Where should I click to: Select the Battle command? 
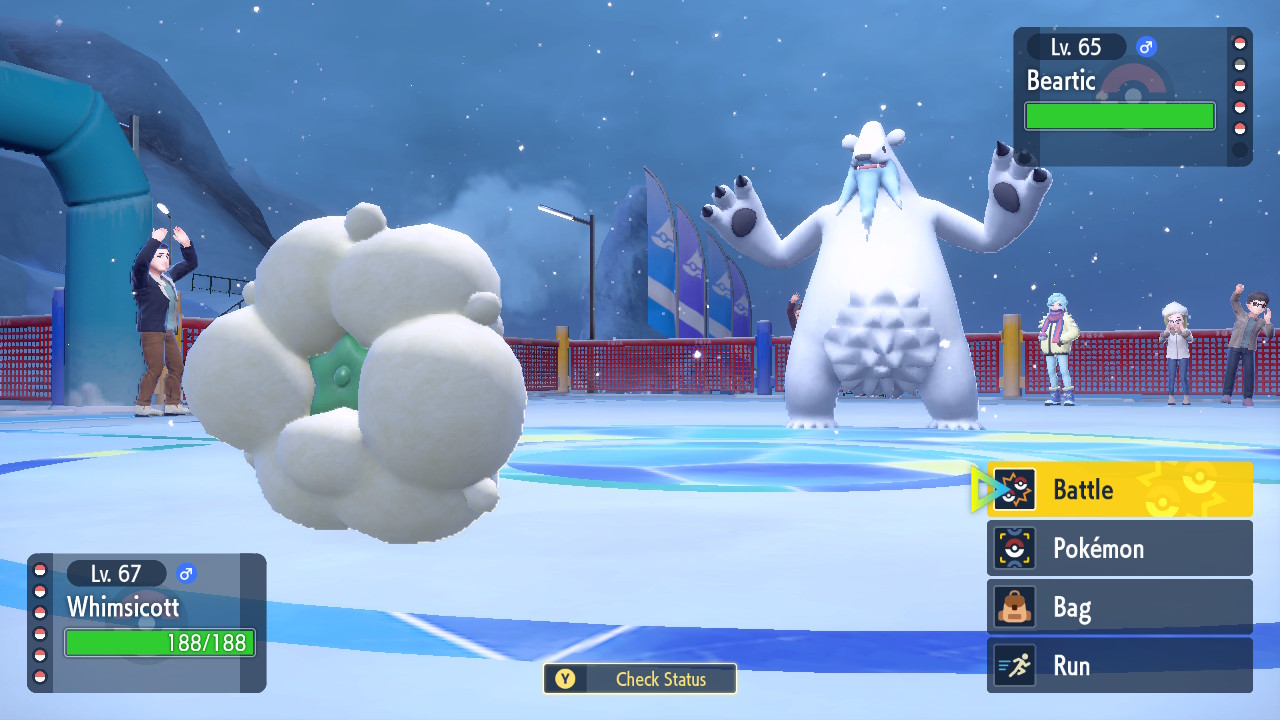[1119, 490]
